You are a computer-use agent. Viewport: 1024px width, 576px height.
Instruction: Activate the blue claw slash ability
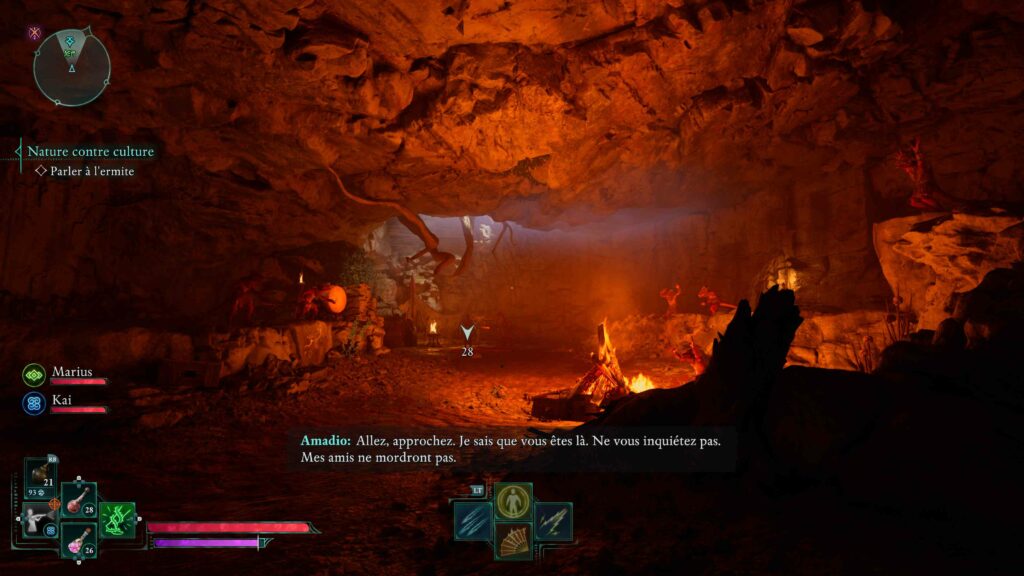[472, 521]
